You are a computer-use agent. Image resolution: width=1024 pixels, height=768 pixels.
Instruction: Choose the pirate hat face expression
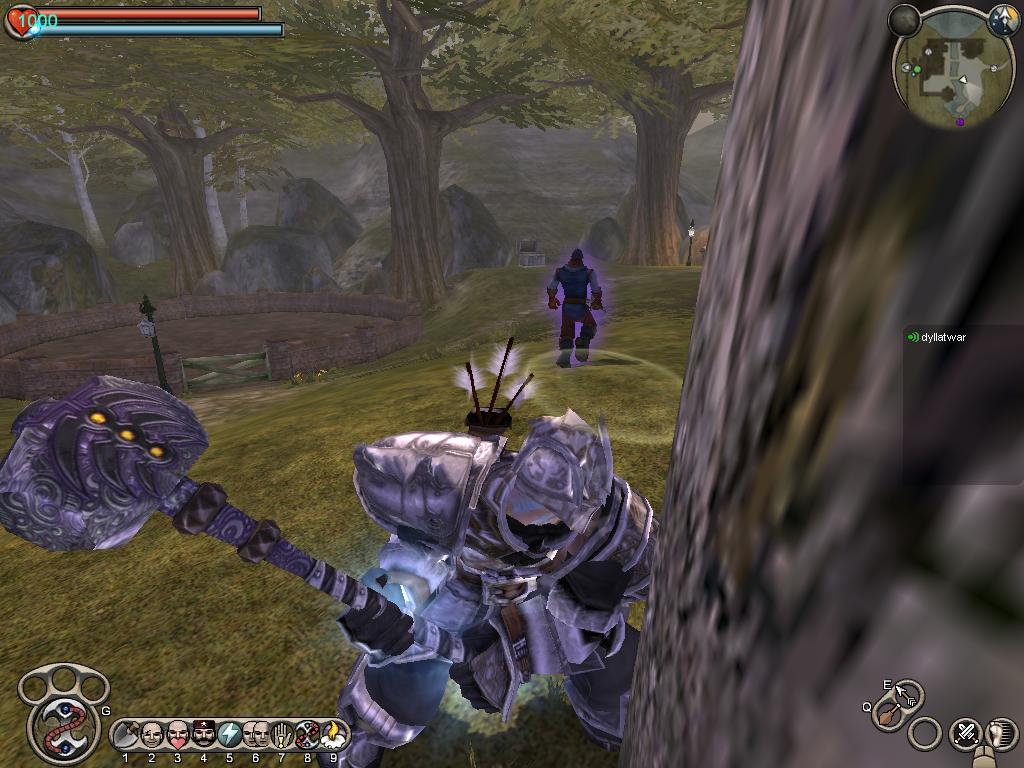coord(204,735)
